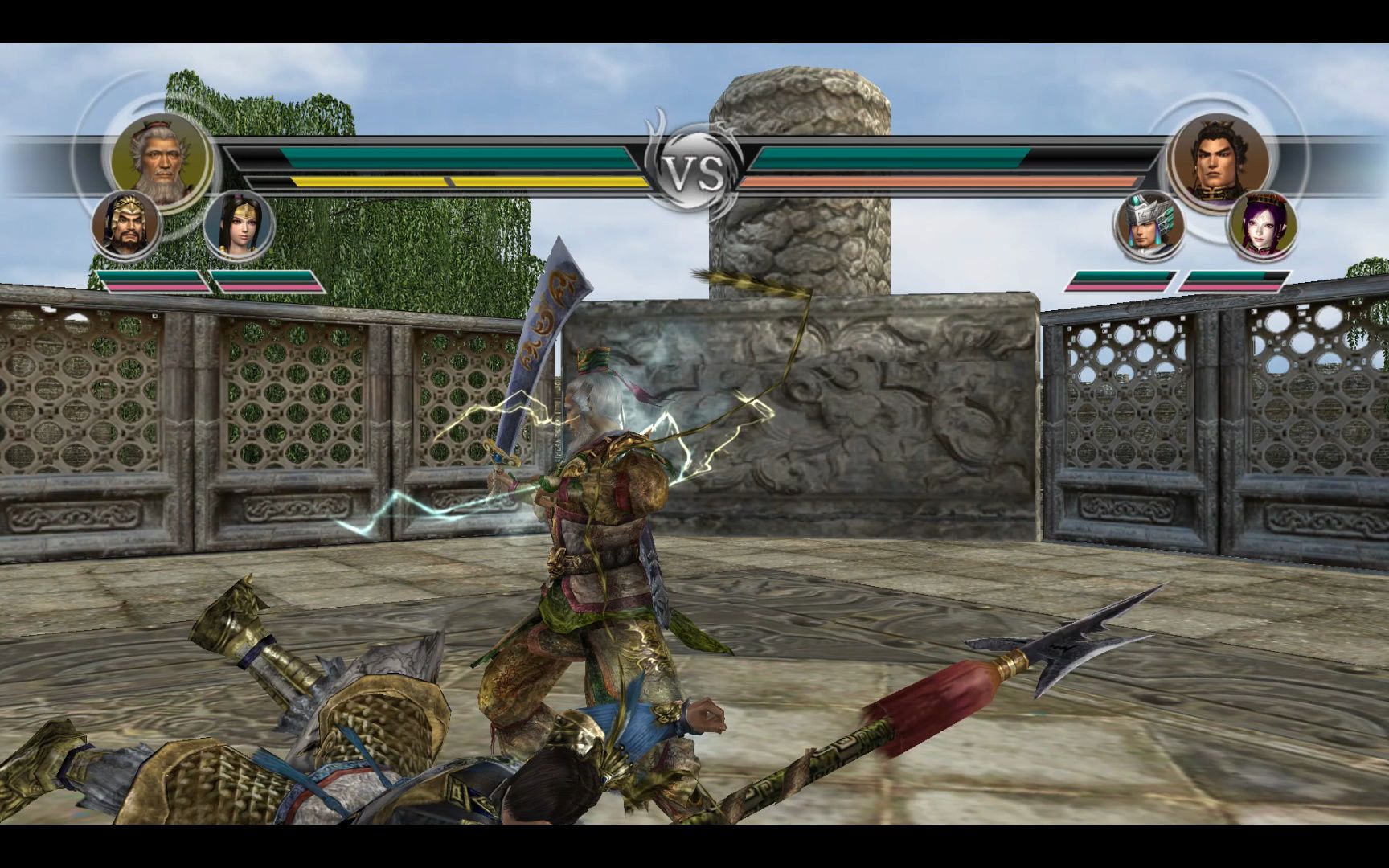This screenshot has height=868, width=1389.
Task: Click the gold-helmeted bearded warrior portrait
Action: (x=126, y=226)
